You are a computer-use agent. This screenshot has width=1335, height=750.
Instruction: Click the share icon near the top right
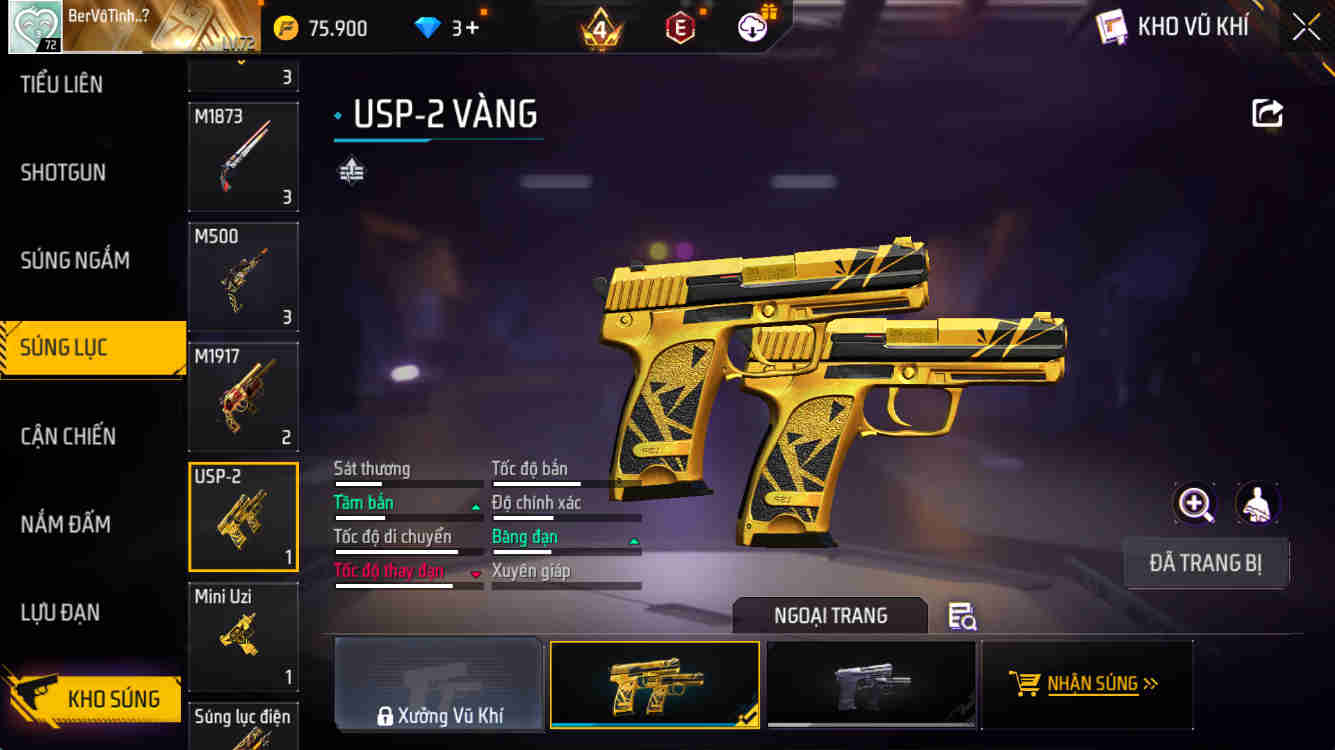click(1266, 113)
